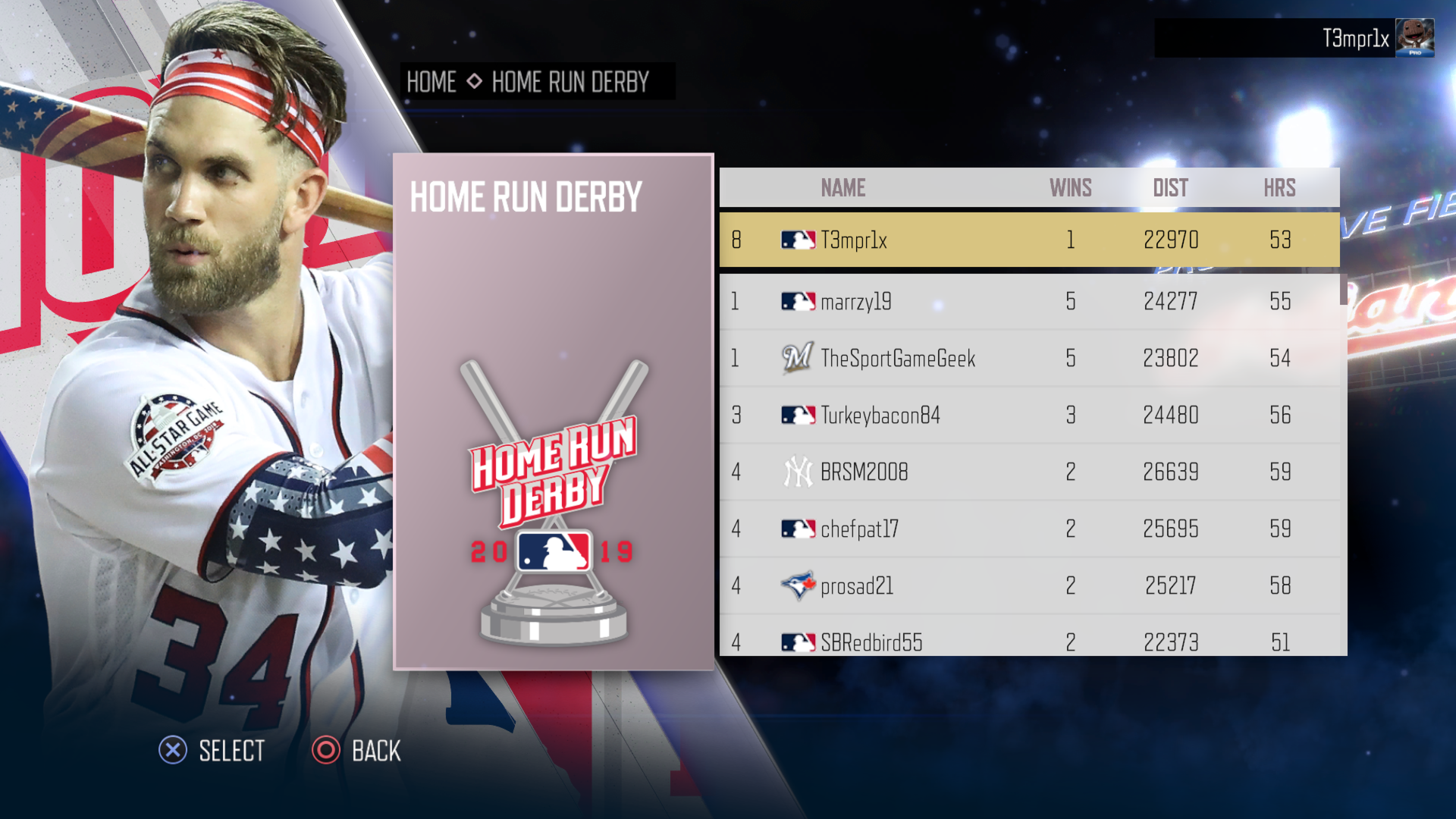The height and width of the screenshot is (819, 1456).
Task: Sort leaderboard by the DIST column
Action: (x=1170, y=187)
